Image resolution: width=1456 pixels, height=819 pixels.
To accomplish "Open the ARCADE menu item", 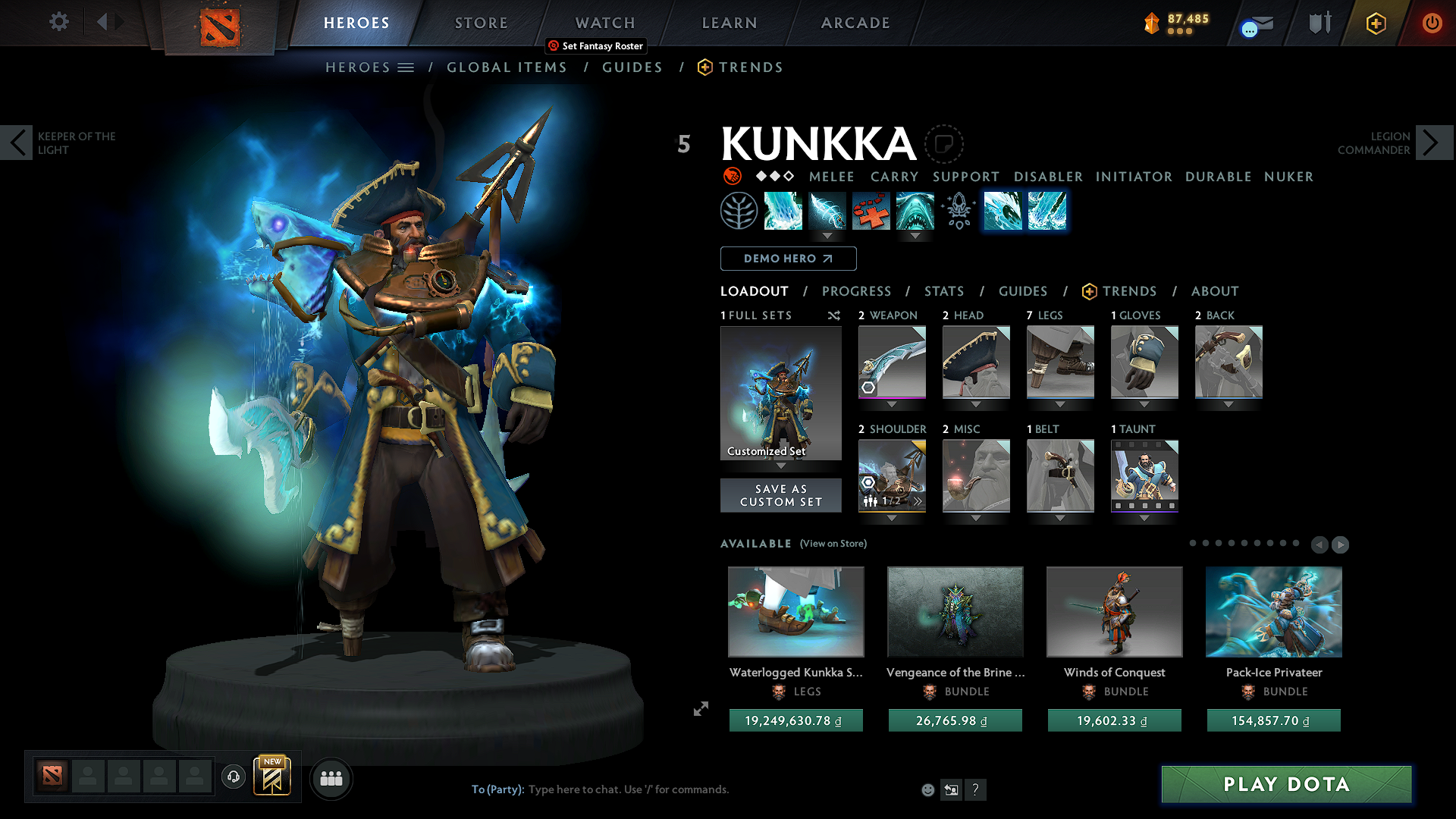I will point(855,23).
